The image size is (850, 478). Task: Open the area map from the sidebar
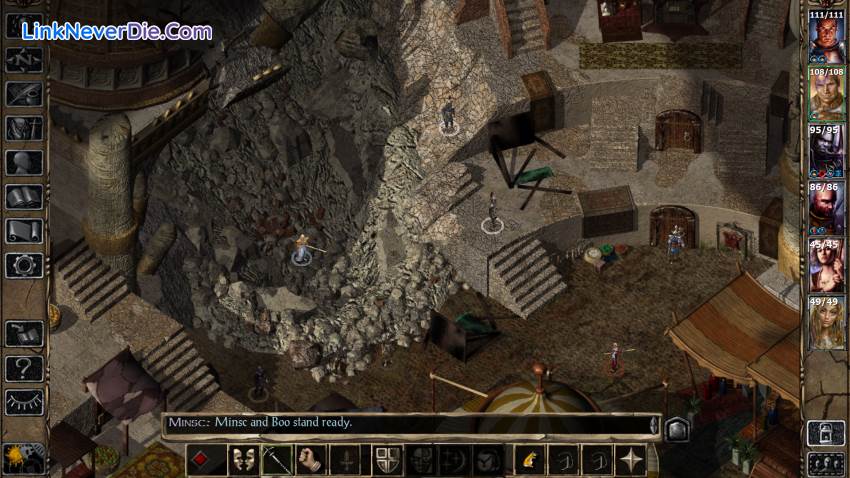[x=23, y=59]
